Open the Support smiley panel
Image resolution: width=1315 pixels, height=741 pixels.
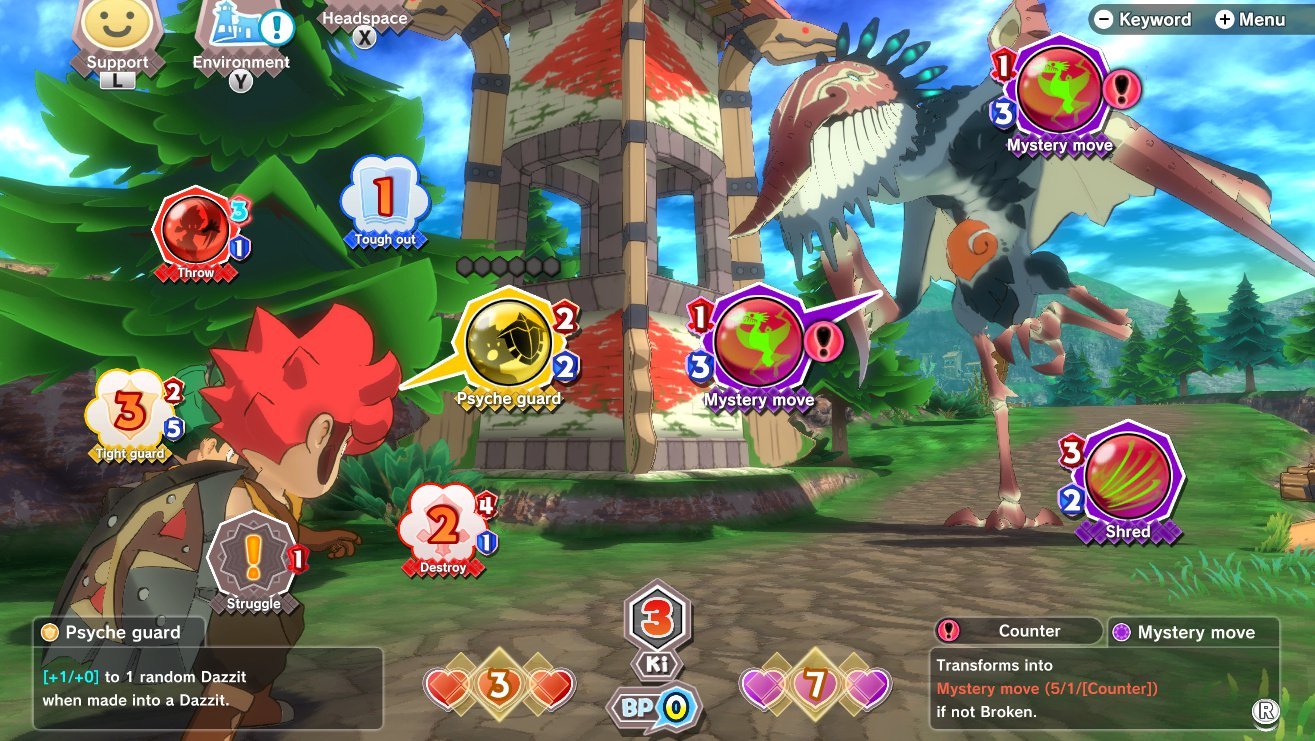pos(116,28)
